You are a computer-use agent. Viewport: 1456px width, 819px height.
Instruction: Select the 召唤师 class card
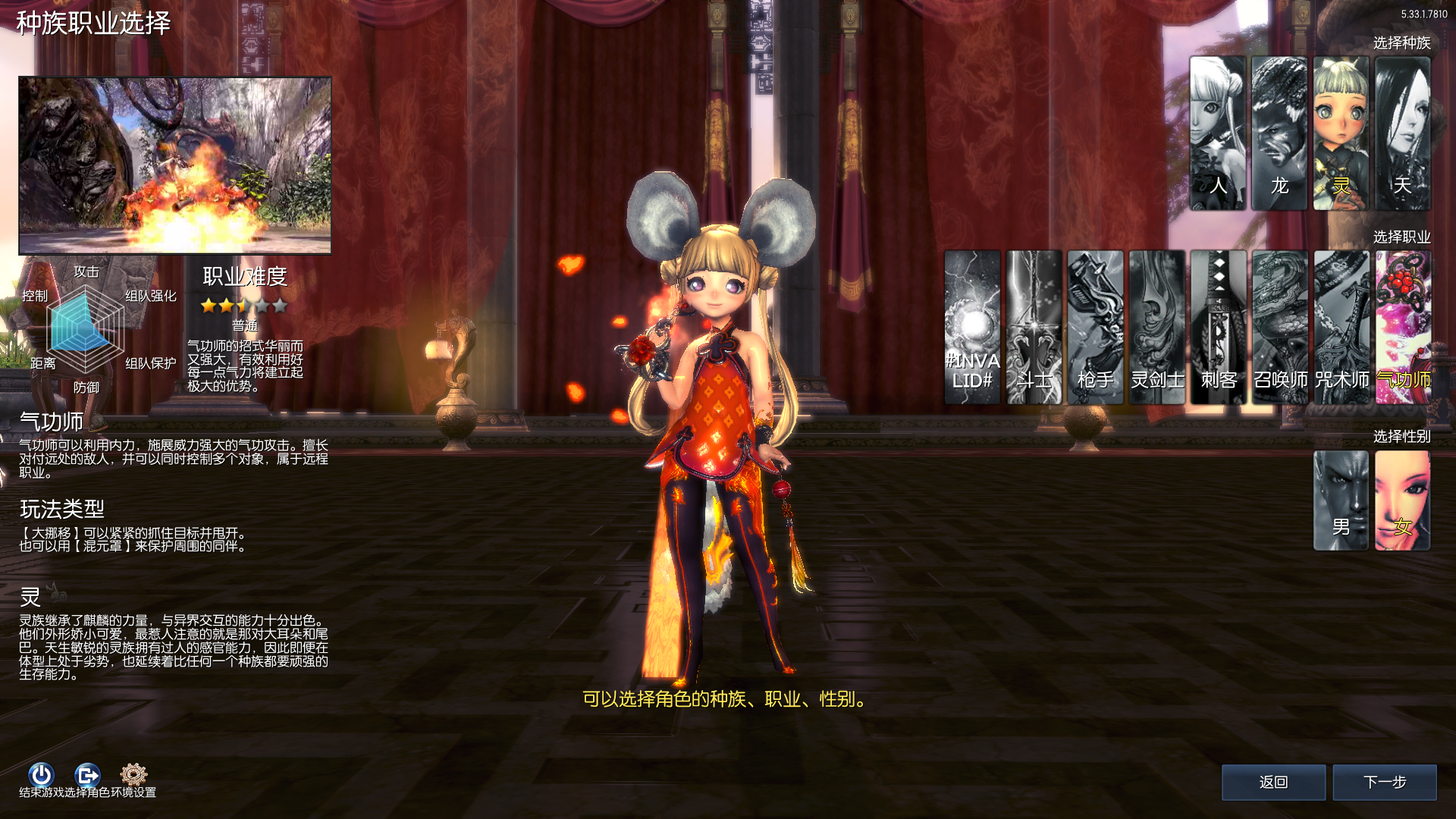pyautogui.click(x=1280, y=327)
